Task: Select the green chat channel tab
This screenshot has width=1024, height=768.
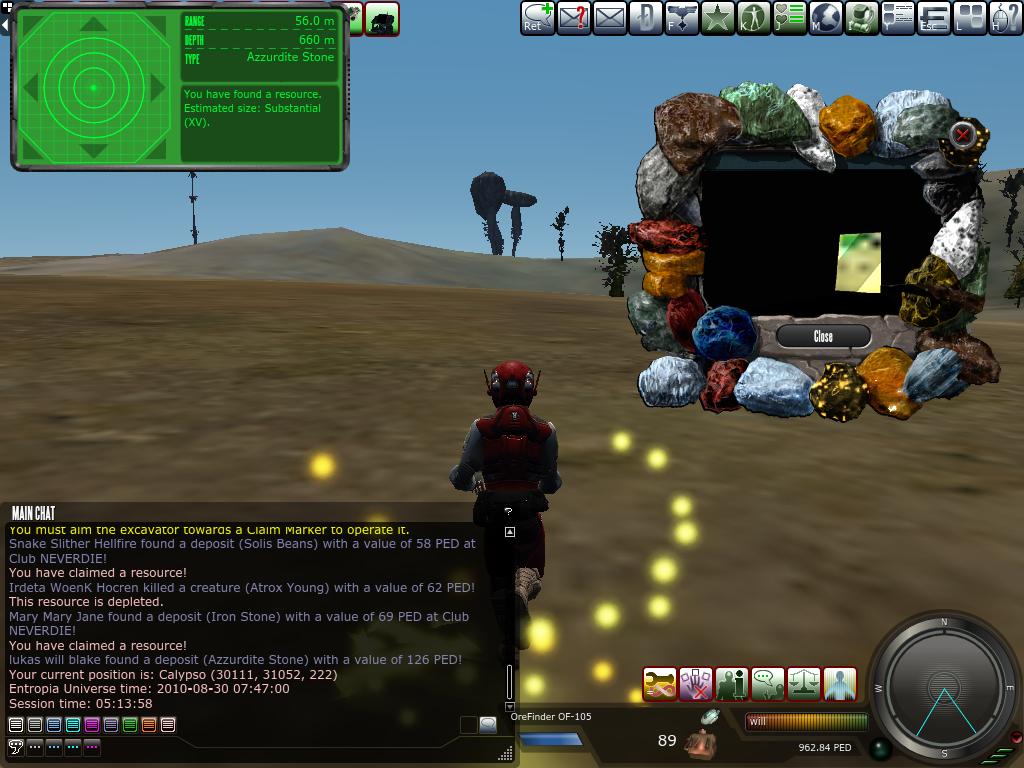Action: coord(130,725)
